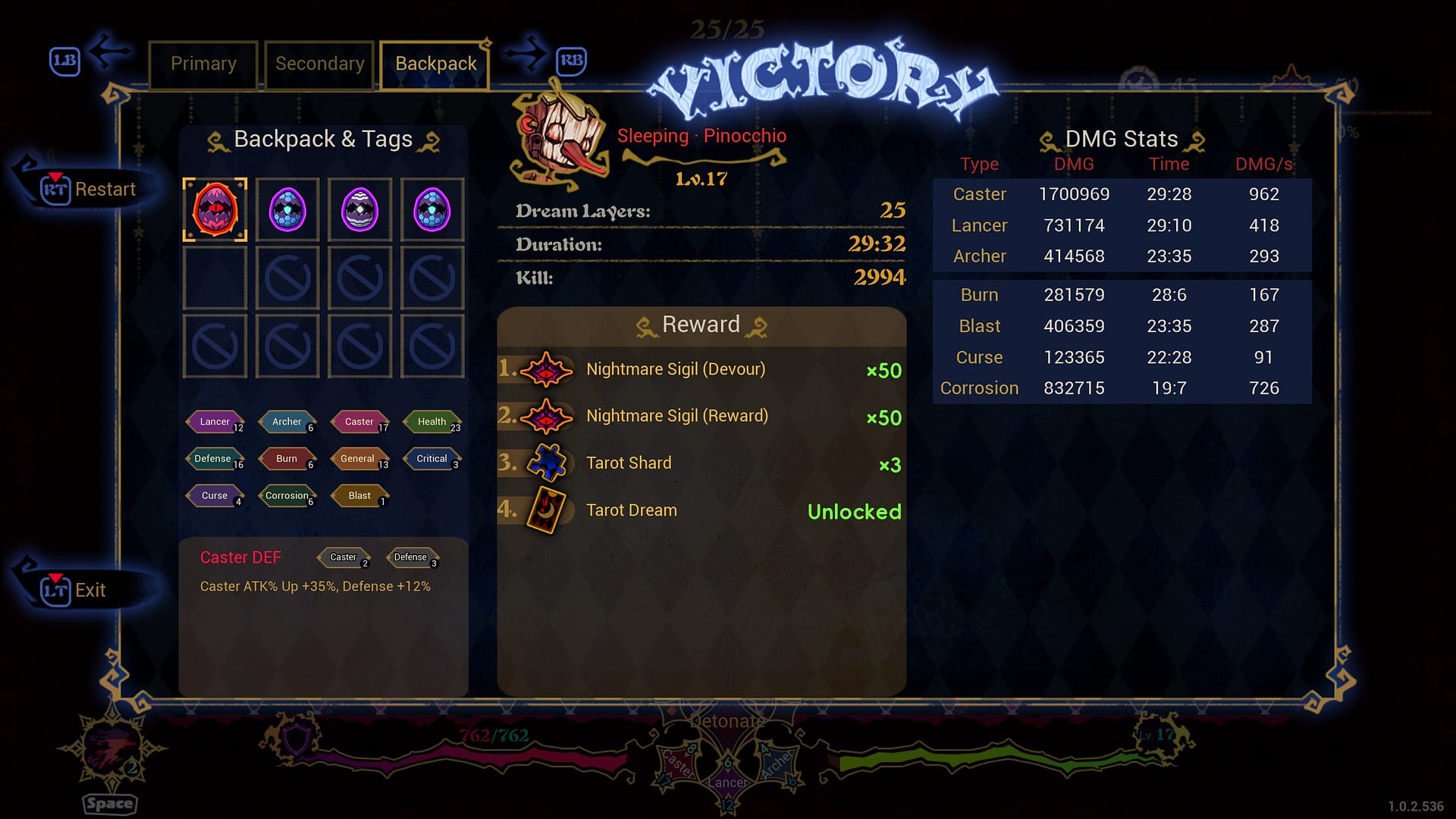
Task: Click the Lancer tag
Action: [x=215, y=422]
